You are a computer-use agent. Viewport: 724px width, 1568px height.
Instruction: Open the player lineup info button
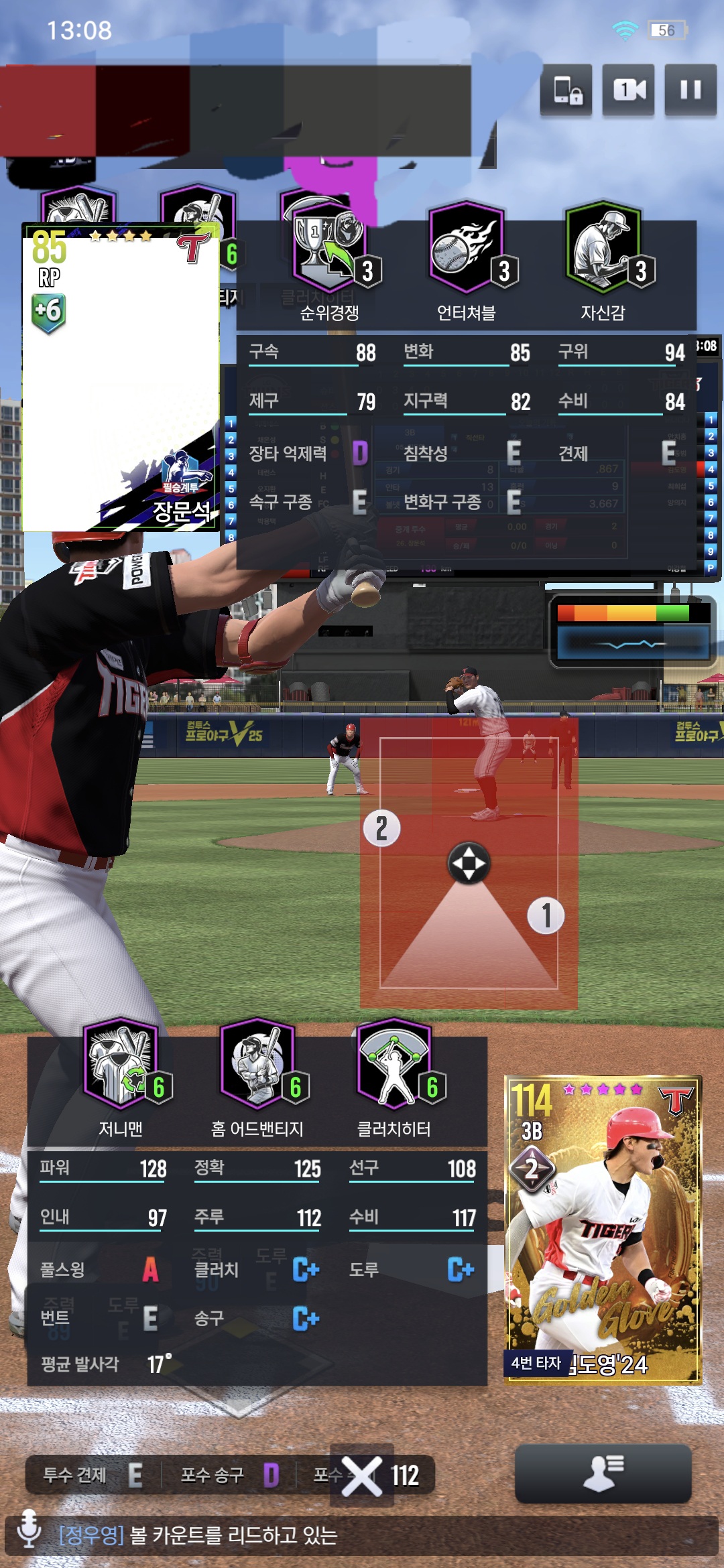tap(603, 1474)
